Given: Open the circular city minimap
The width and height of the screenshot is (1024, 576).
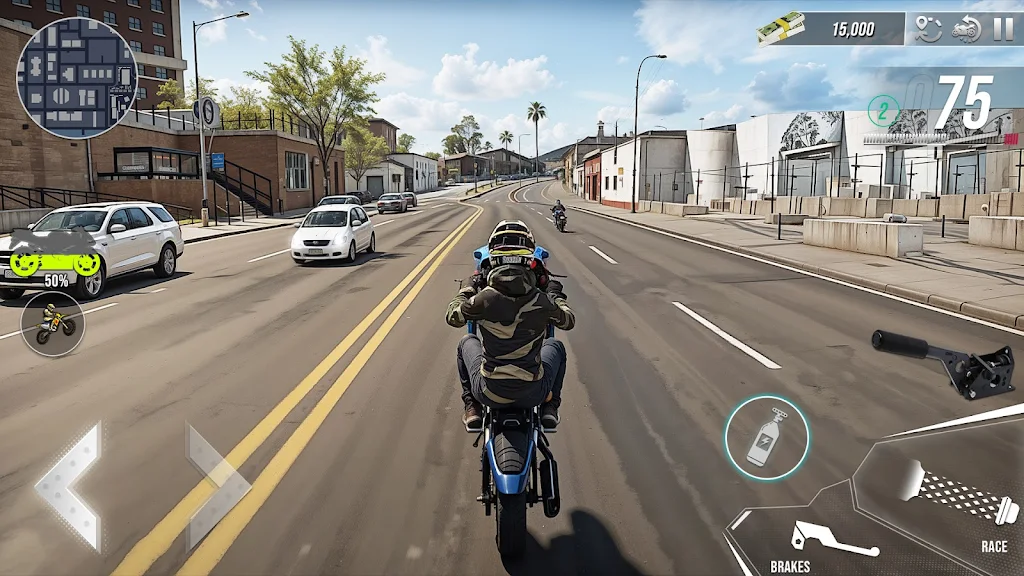Looking at the screenshot, I should pos(77,78).
